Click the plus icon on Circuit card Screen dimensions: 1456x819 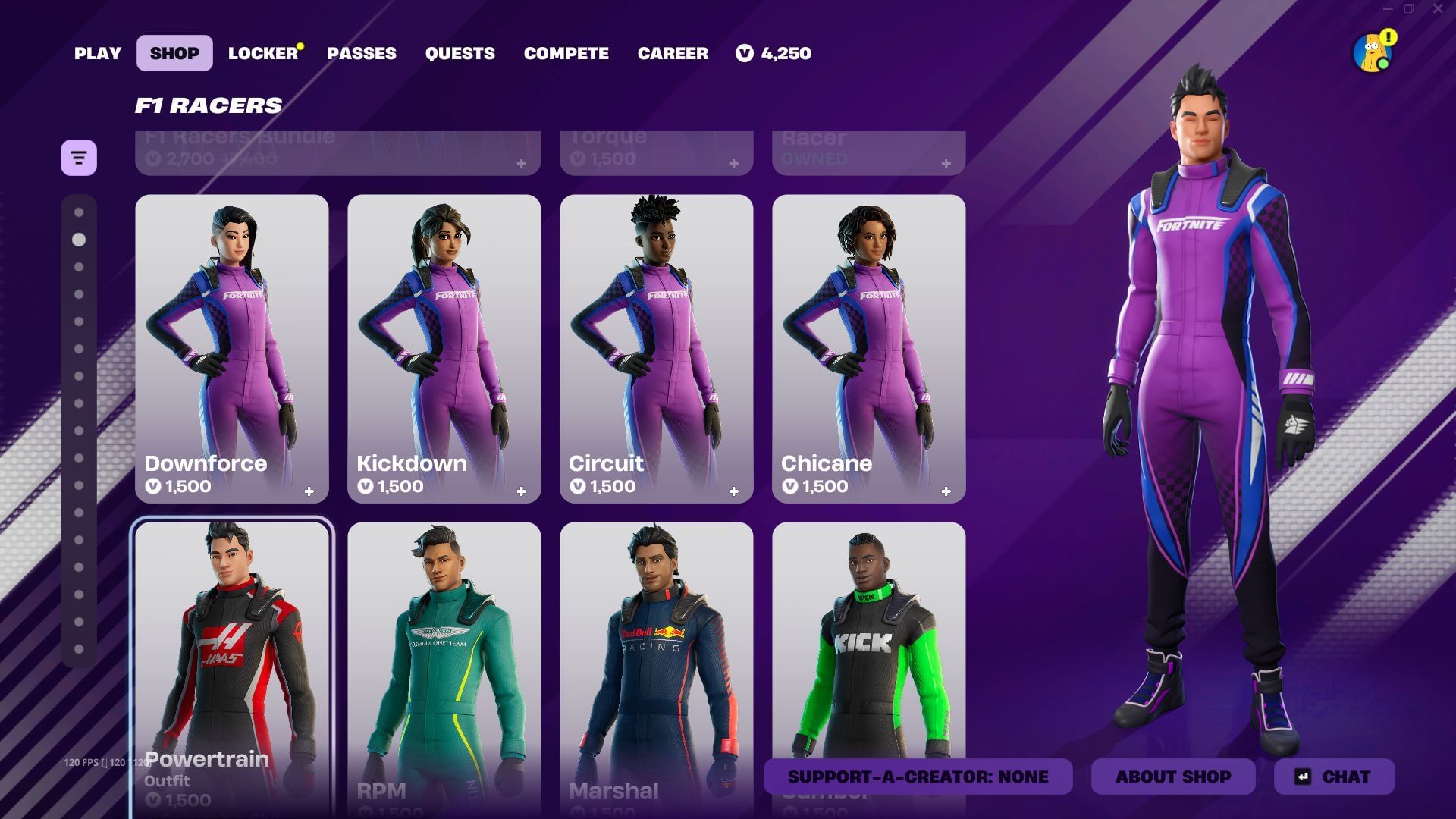tap(733, 490)
